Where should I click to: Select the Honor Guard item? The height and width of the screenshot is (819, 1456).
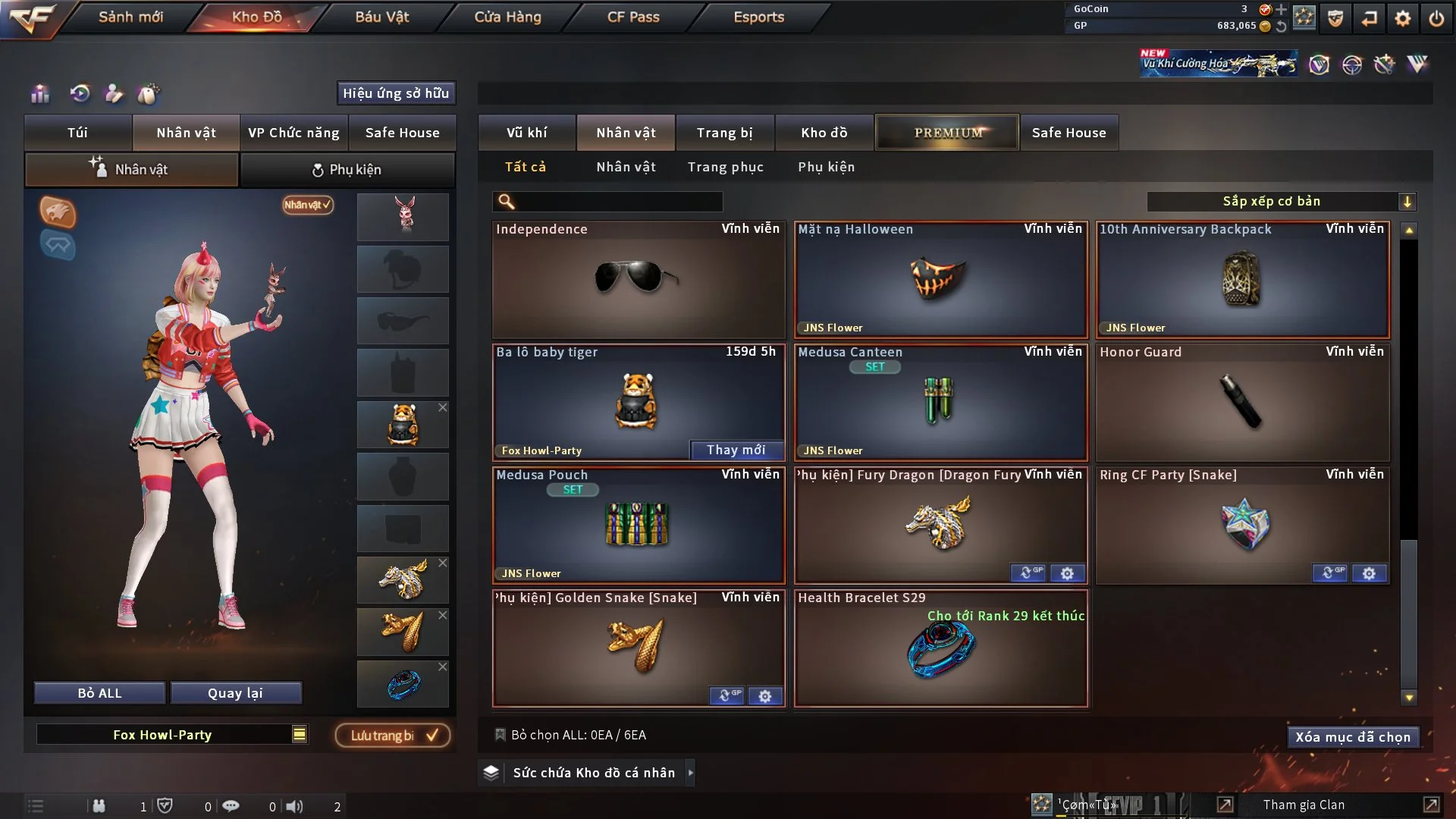coord(1242,403)
